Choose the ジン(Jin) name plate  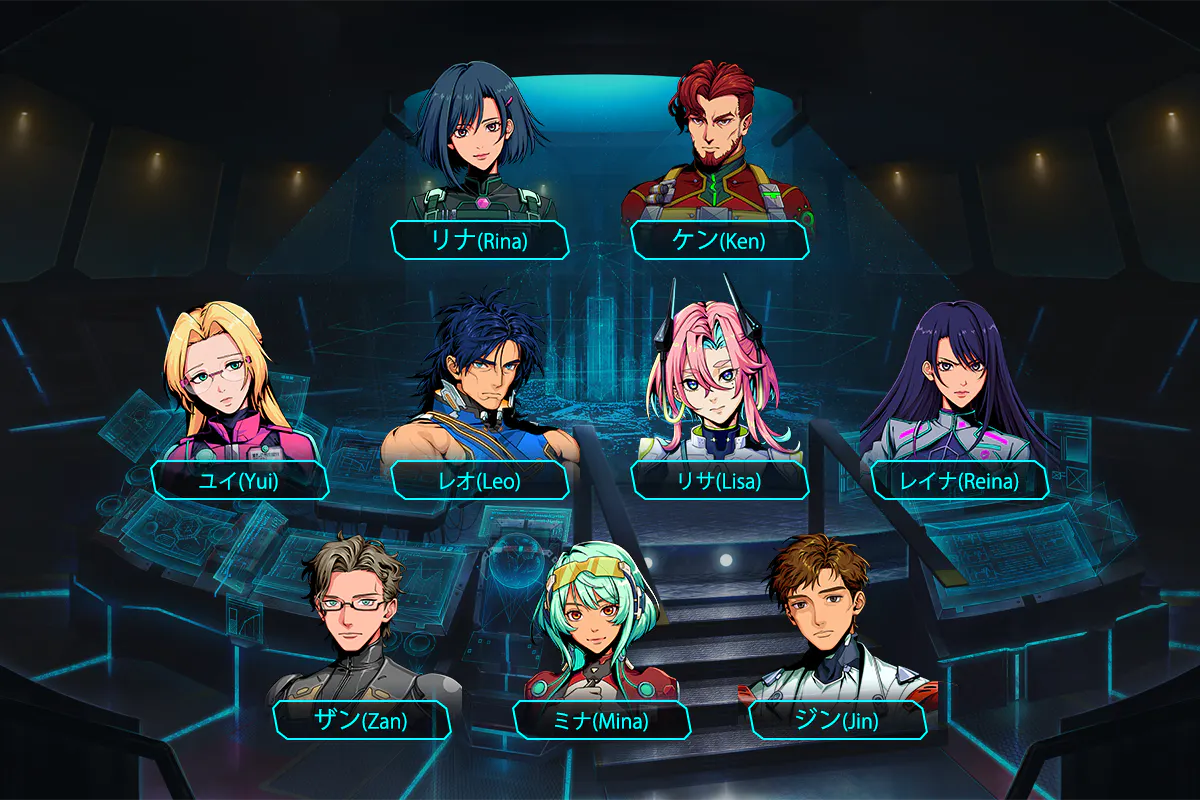[838, 720]
